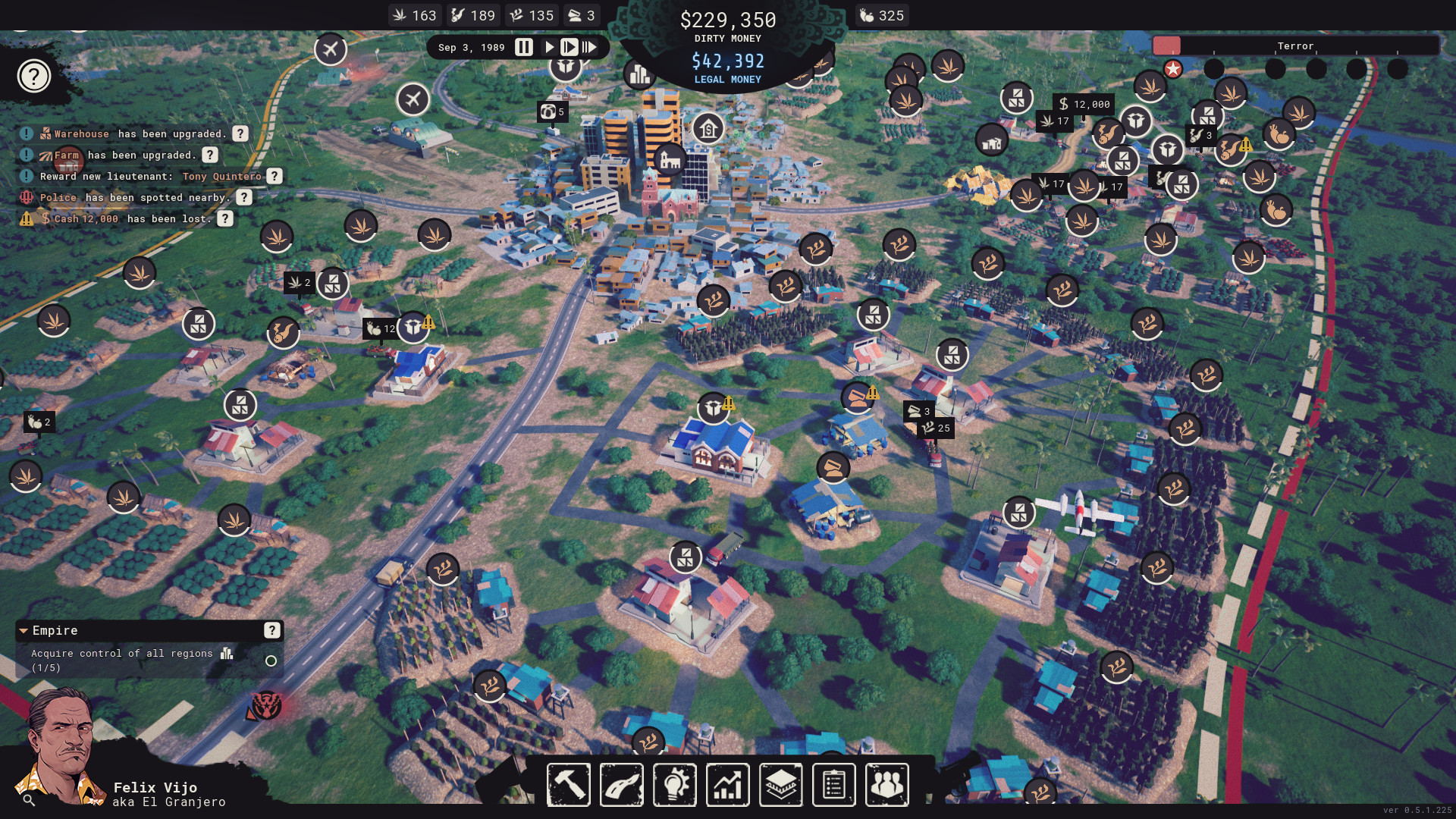View the statistics graph panel
This screenshot has height=819, width=1456.
pos(726,785)
